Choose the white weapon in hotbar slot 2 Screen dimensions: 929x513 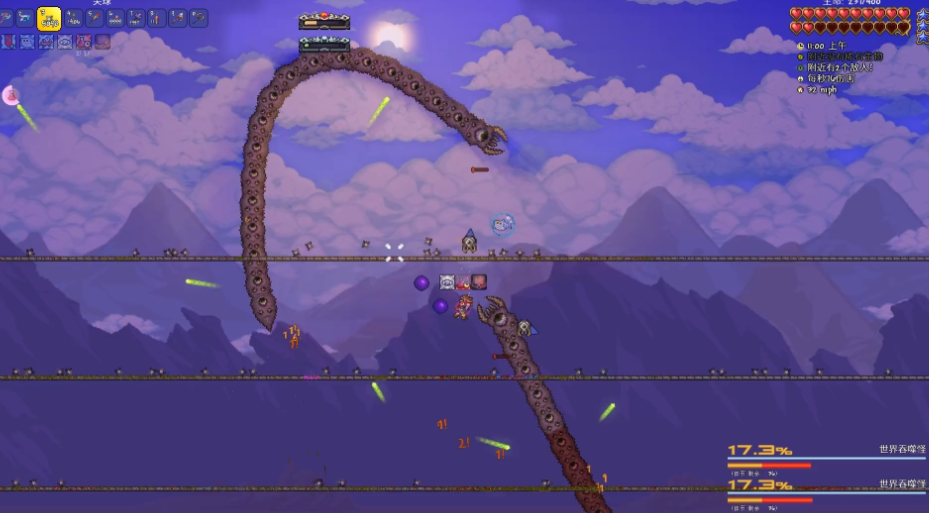click(26, 18)
